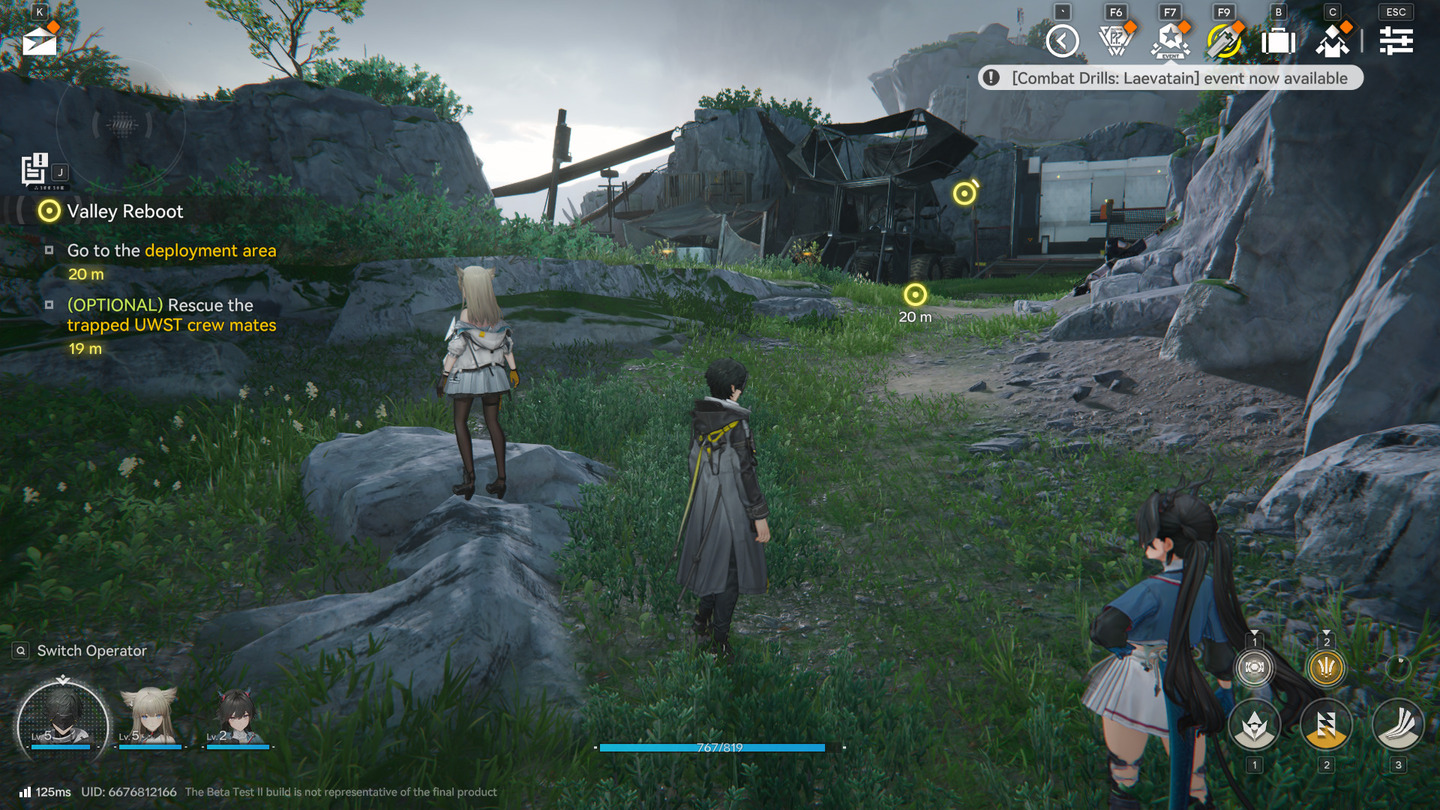Switch to the fox-eared blonde operator portrait
Image resolution: width=1440 pixels, height=810 pixels.
pyautogui.click(x=149, y=716)
